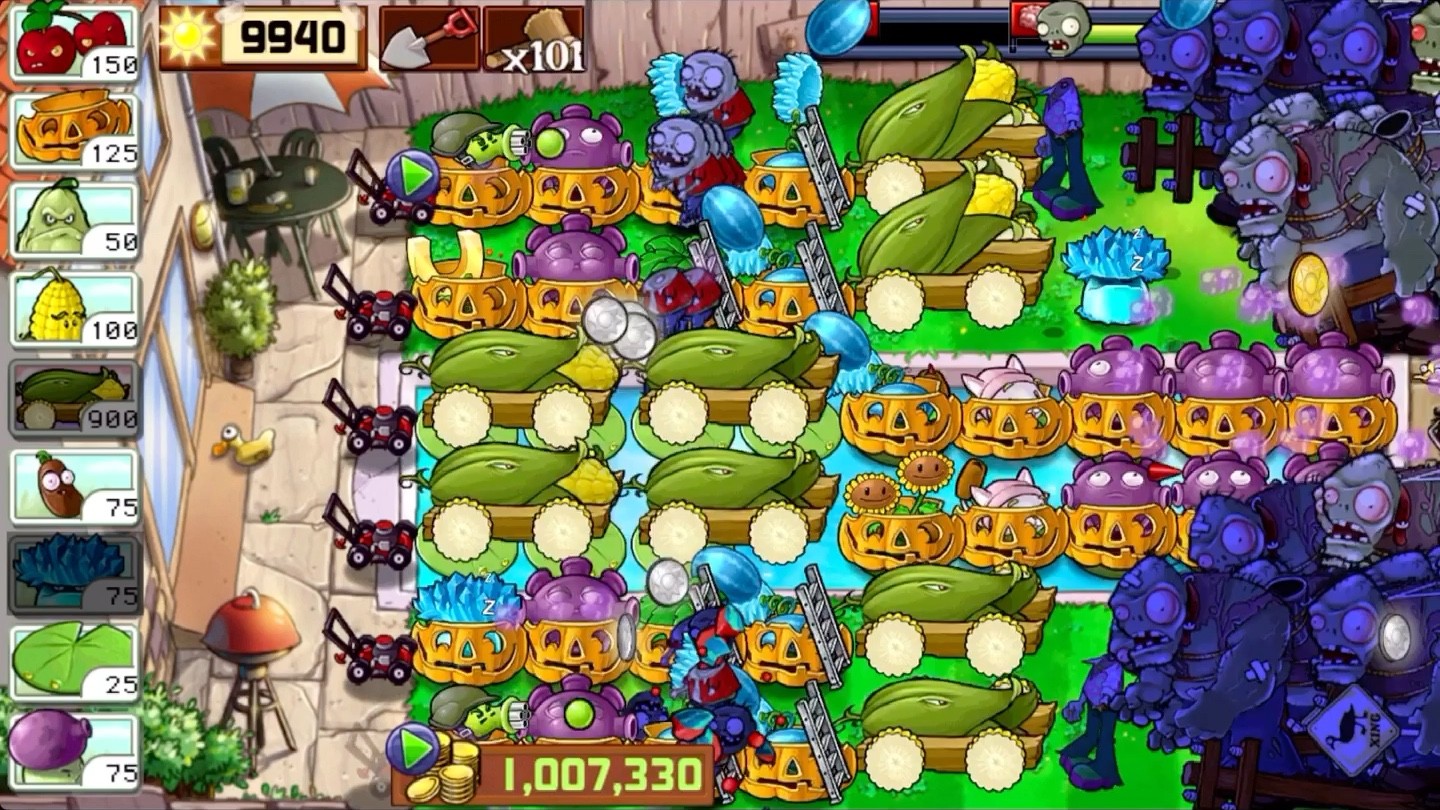Grab the shovel tool
1440x810 pixels.
click(428, 38)
